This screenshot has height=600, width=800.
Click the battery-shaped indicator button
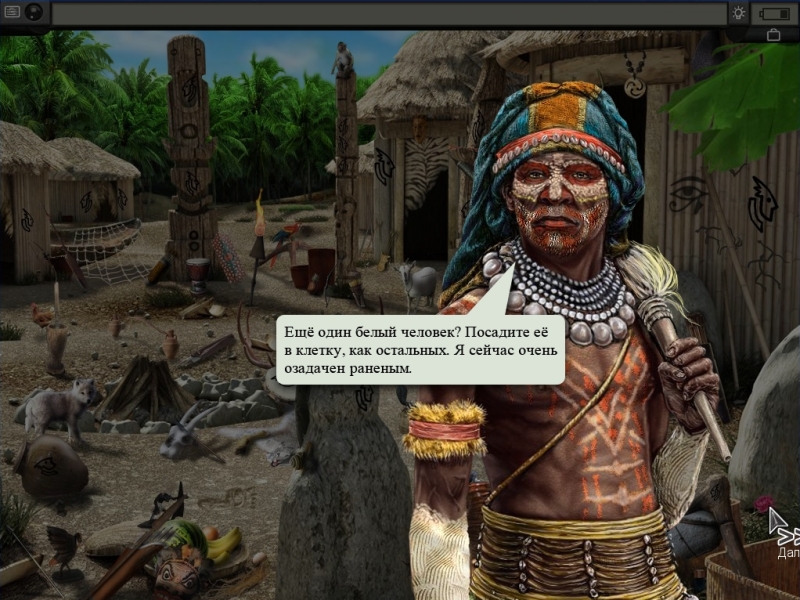tap(775, 14)
